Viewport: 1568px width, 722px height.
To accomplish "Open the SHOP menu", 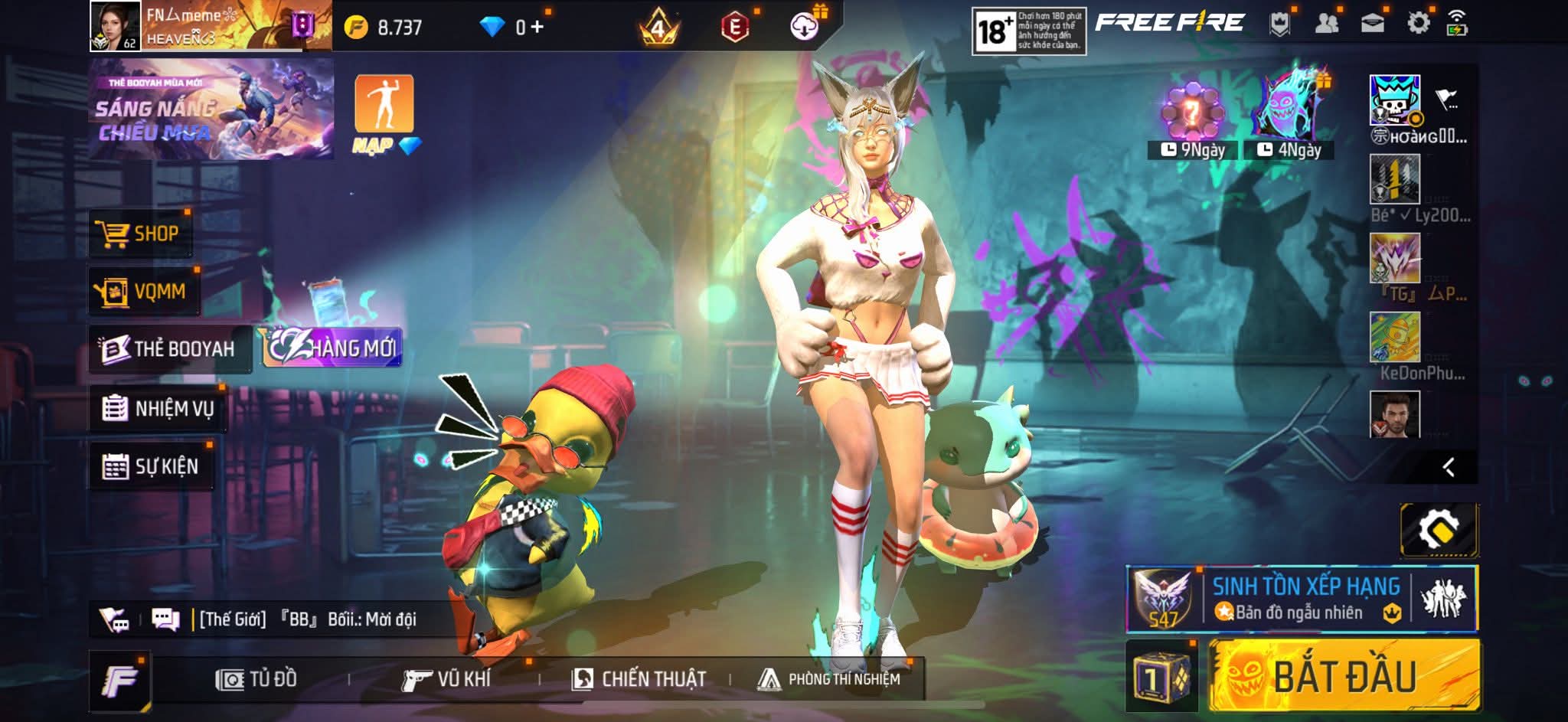I will point(139,234).
